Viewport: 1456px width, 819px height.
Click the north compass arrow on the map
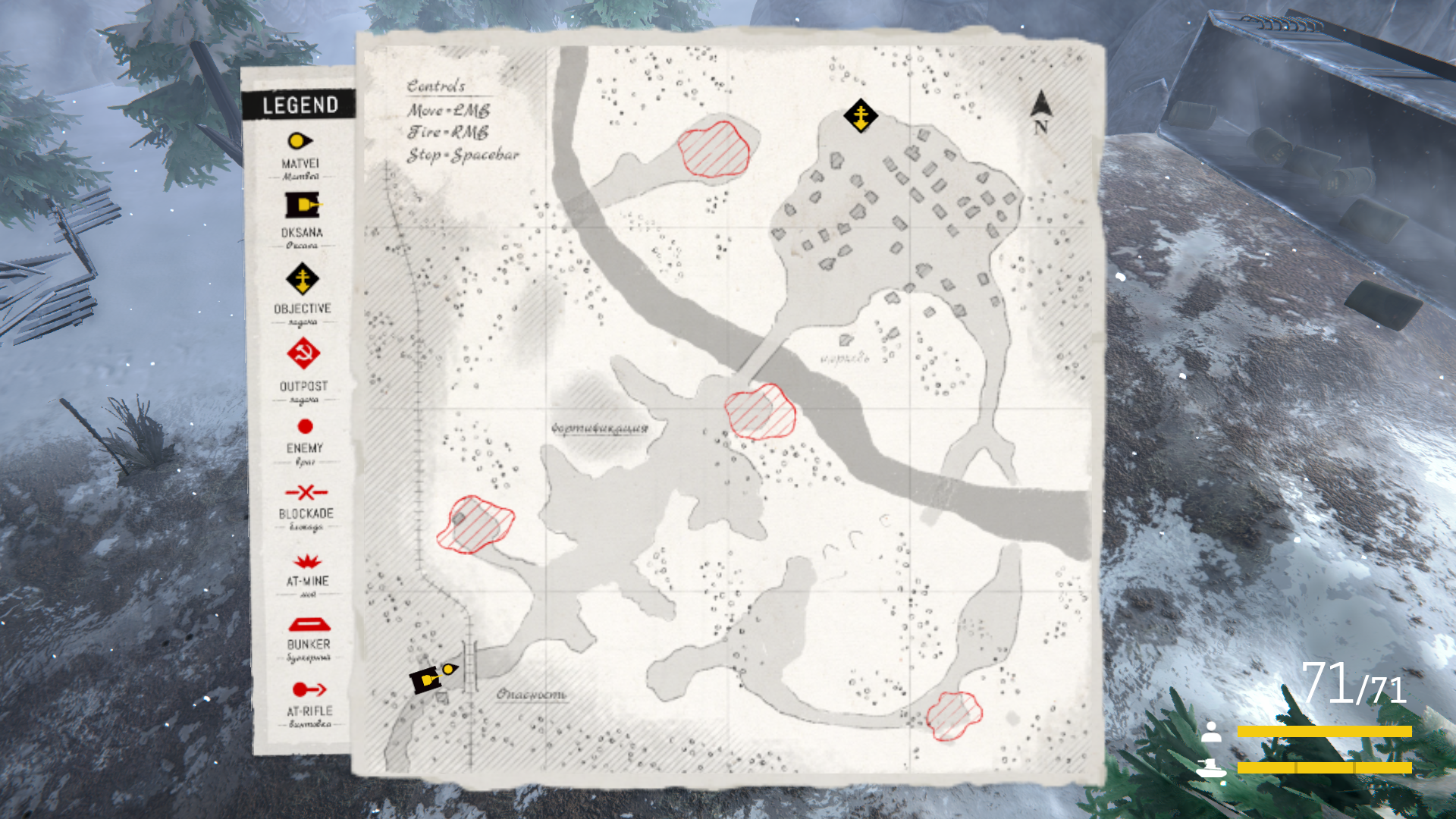[1041, 107]
